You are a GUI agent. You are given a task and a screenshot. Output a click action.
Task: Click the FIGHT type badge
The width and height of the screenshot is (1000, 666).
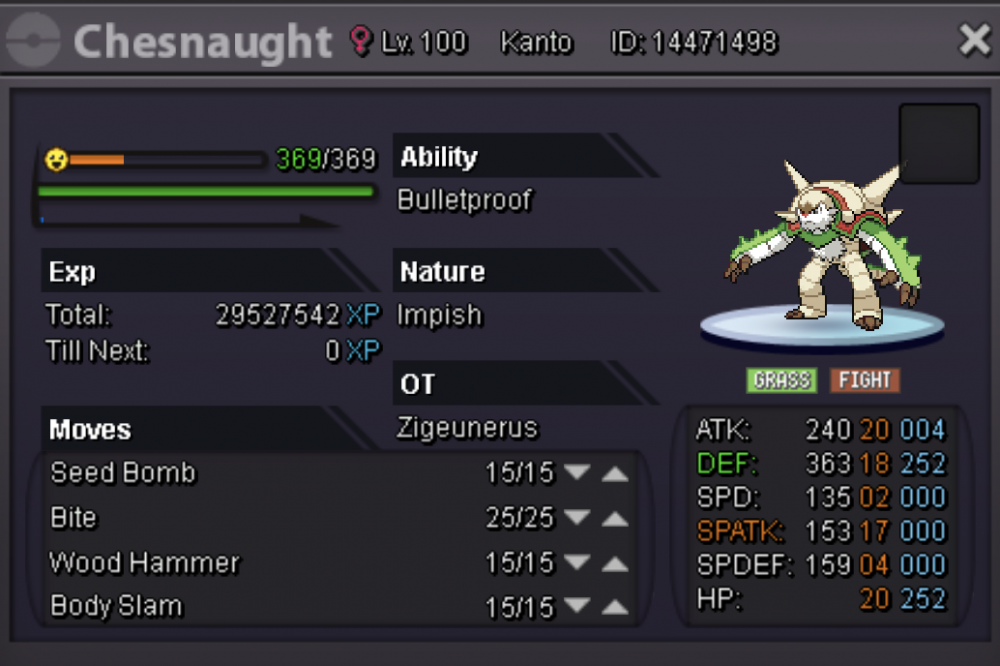pyautogui.click(x=865, y=380)
